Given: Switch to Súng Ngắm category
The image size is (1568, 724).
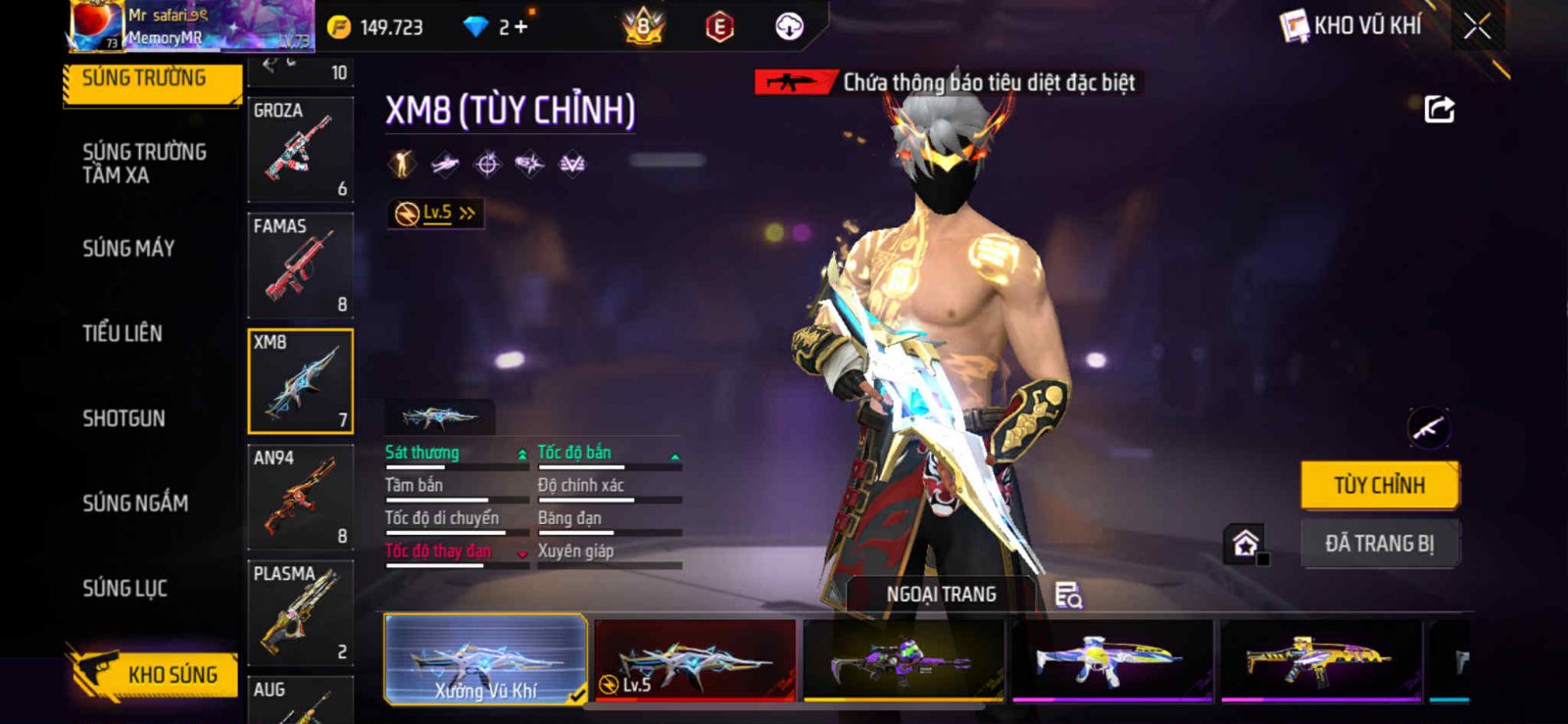Looking at the screenshot, I should pyautogui.click(x=135, y=504).
